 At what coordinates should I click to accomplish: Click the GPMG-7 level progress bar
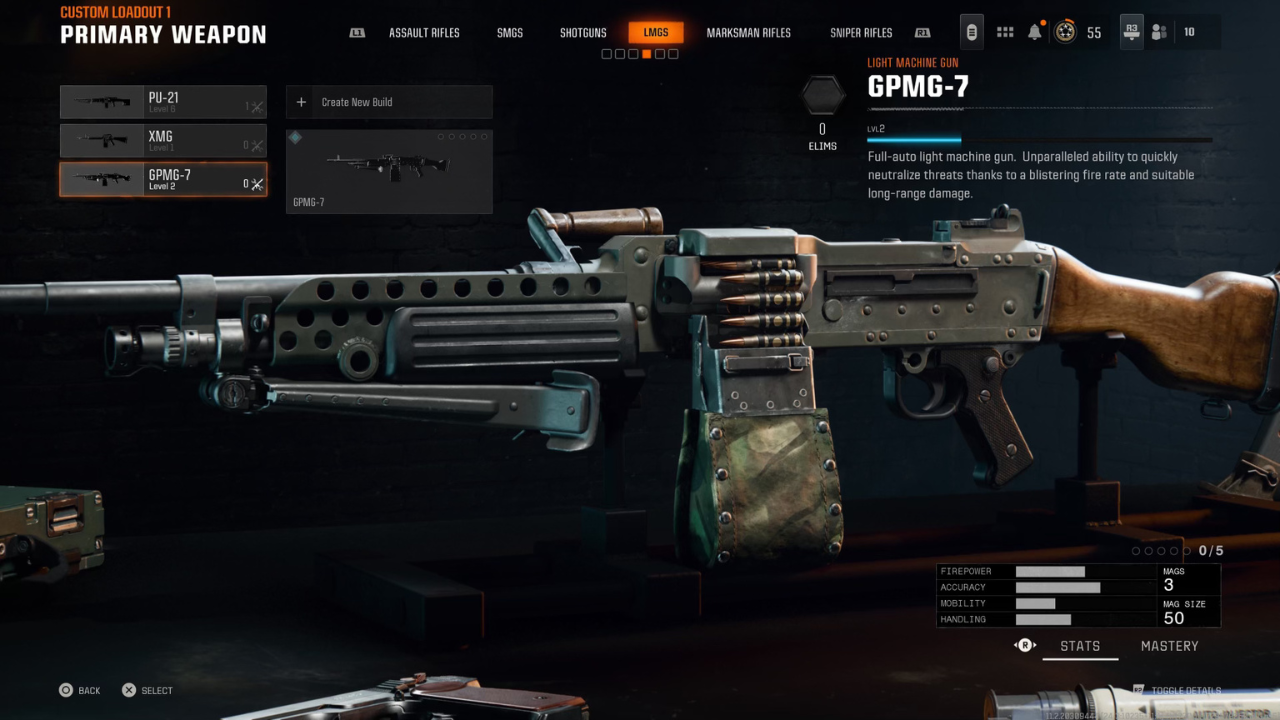point(1038,140)
